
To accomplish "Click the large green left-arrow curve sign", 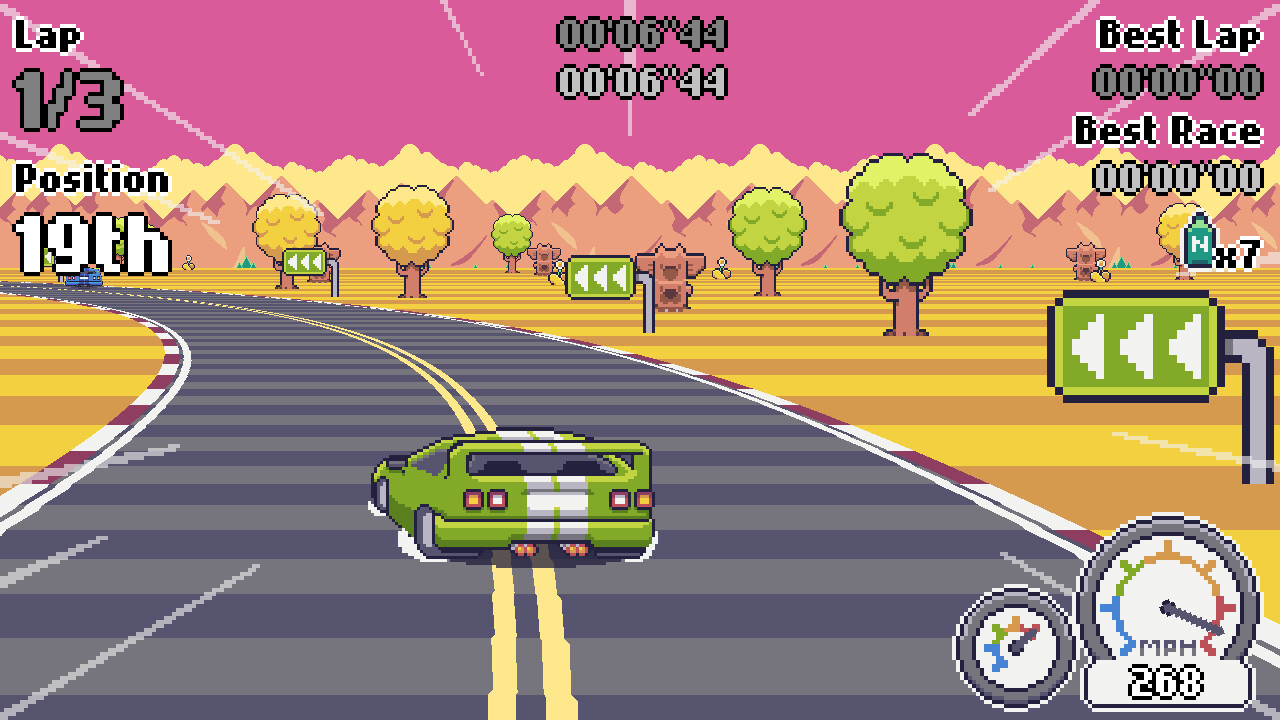I will click(1135, 345).
